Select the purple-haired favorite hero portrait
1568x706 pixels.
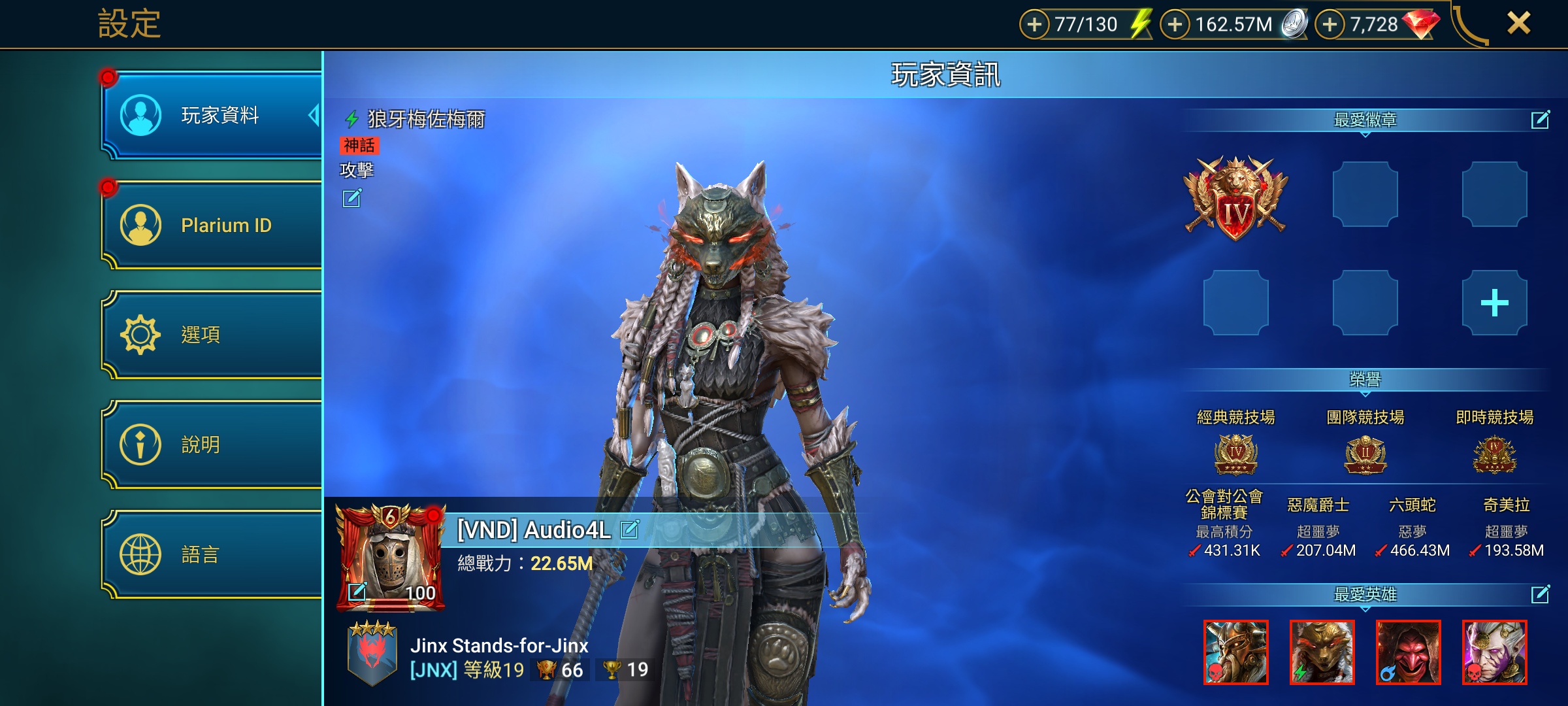pos(1494,652)
